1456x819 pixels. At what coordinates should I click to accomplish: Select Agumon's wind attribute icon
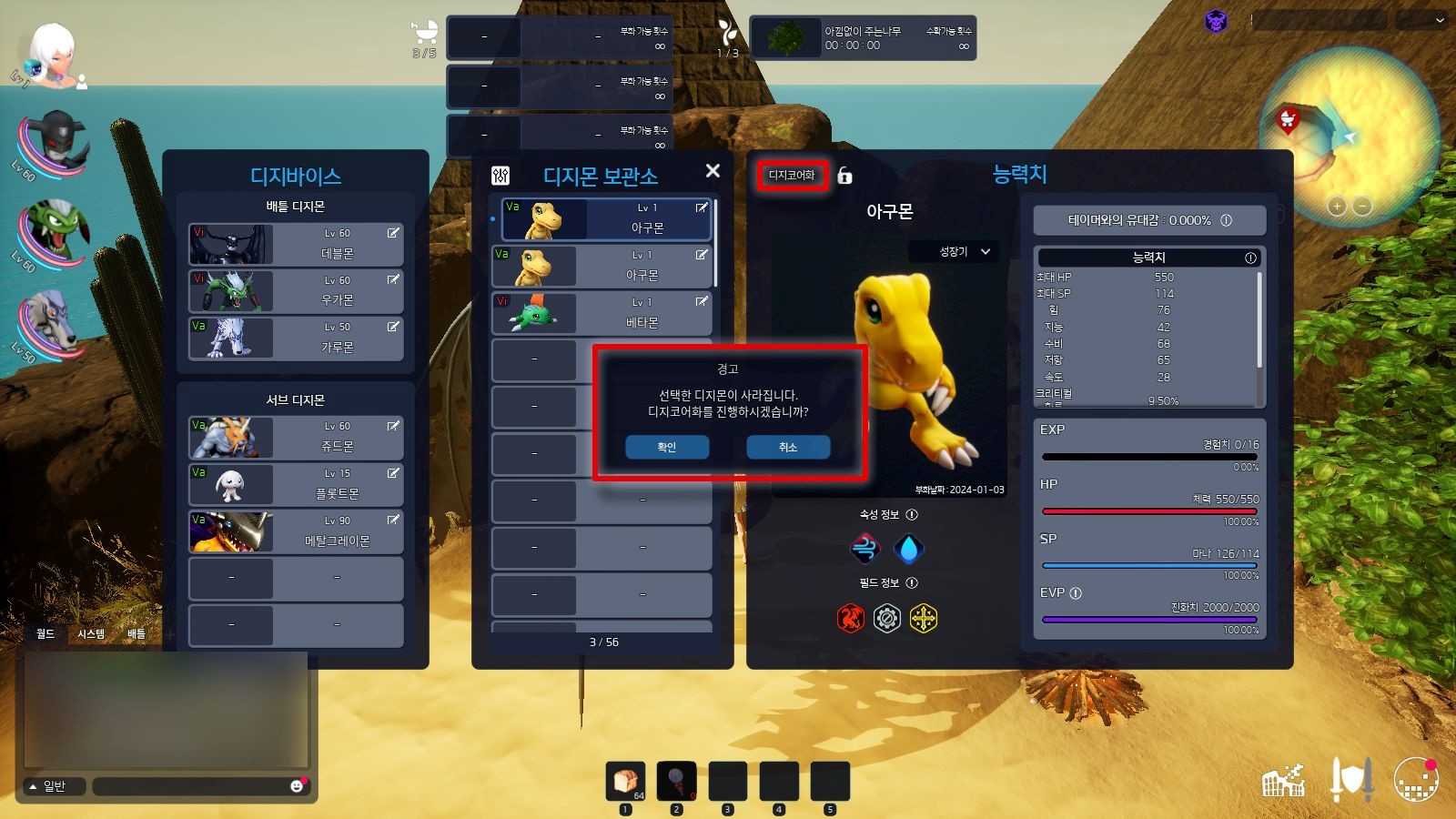pos(863,547)
